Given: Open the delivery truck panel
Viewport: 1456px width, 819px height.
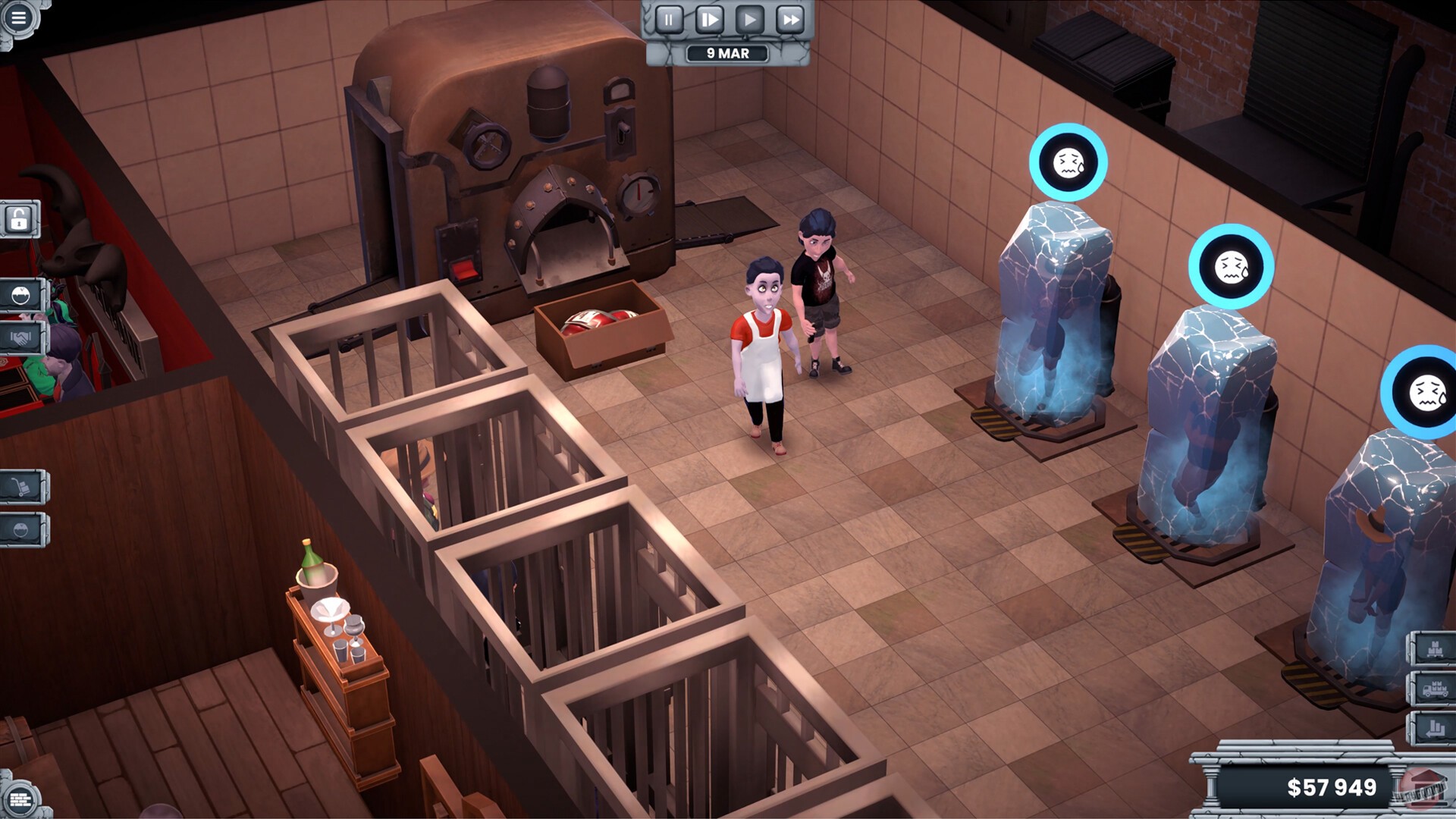Looking at the screenshot, I should click(1433, 689).
